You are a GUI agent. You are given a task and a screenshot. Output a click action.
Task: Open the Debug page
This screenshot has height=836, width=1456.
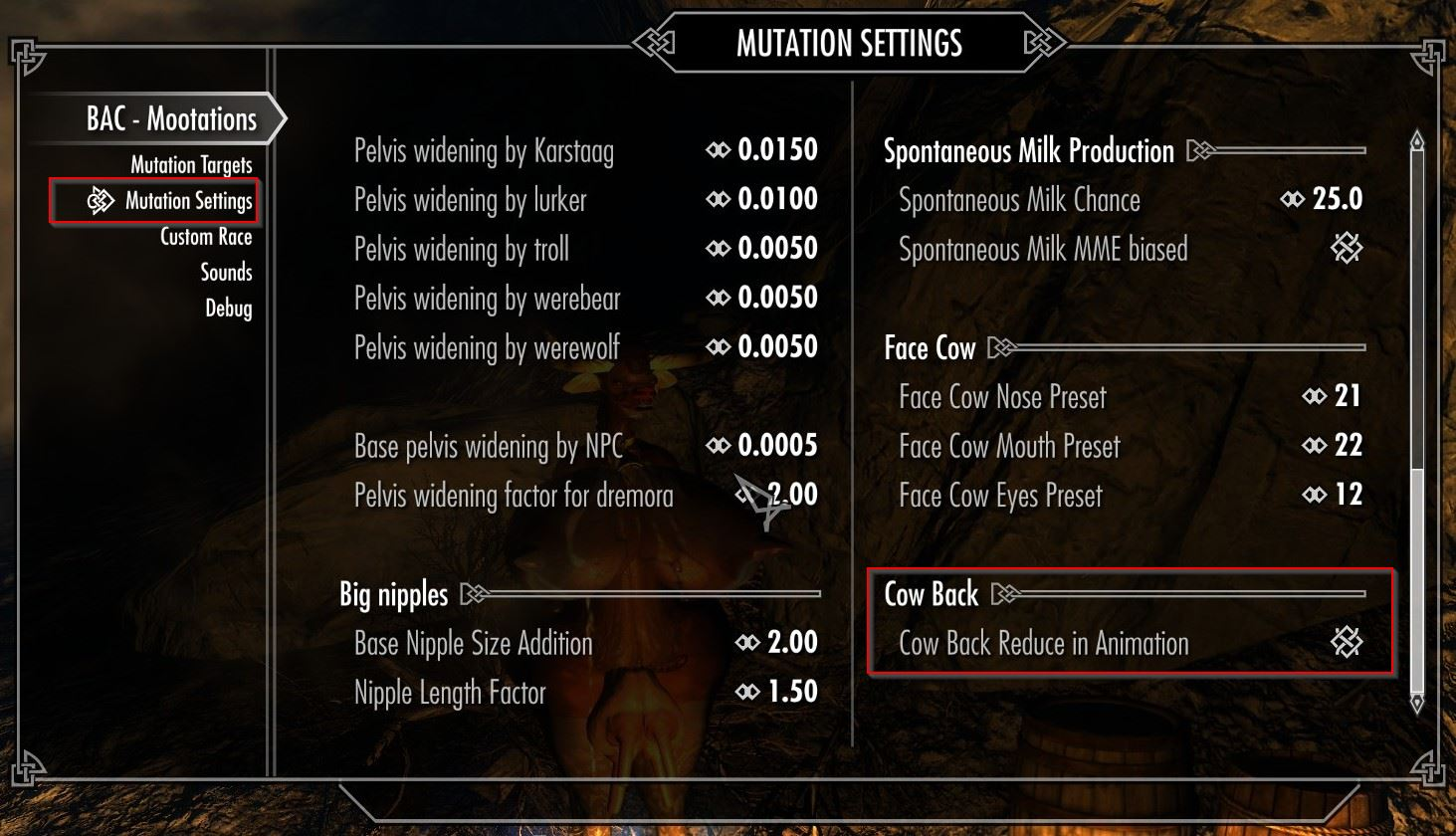tap(228, 309)
